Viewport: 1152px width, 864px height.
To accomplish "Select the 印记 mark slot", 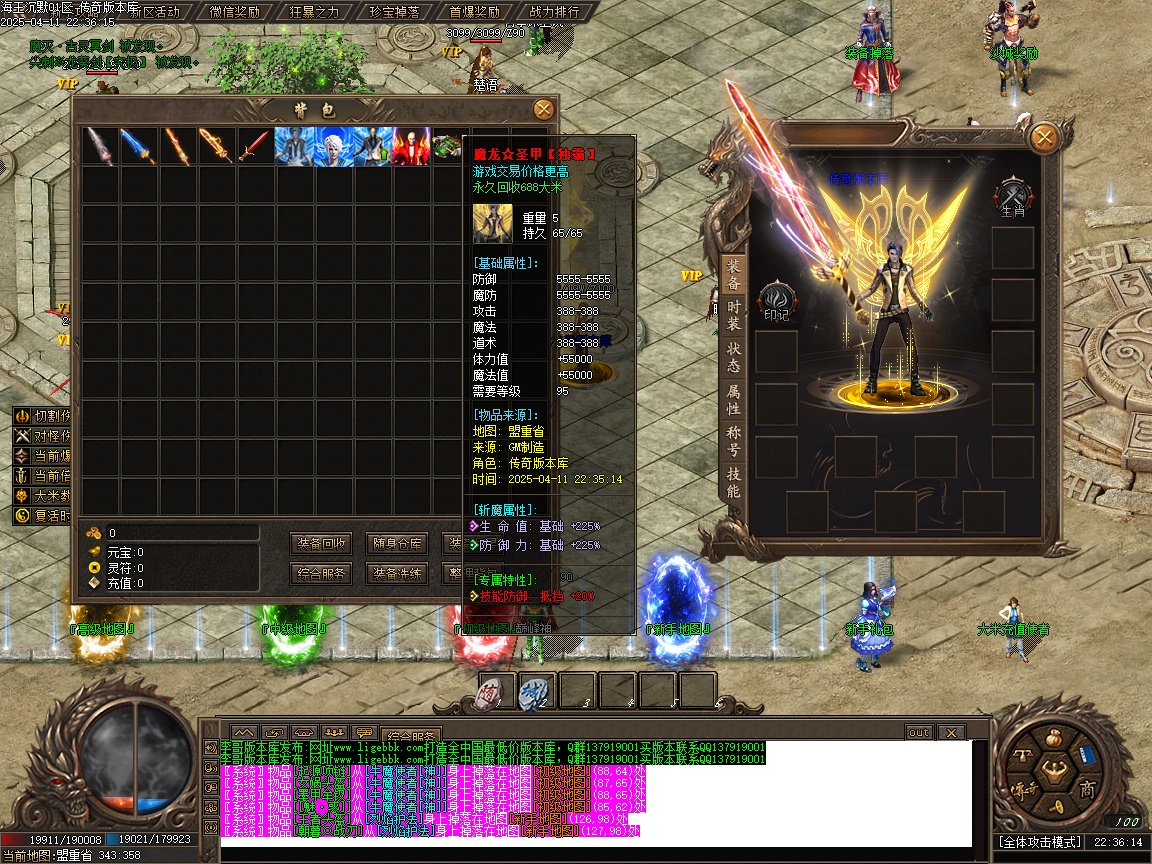I will coord(775,302).
